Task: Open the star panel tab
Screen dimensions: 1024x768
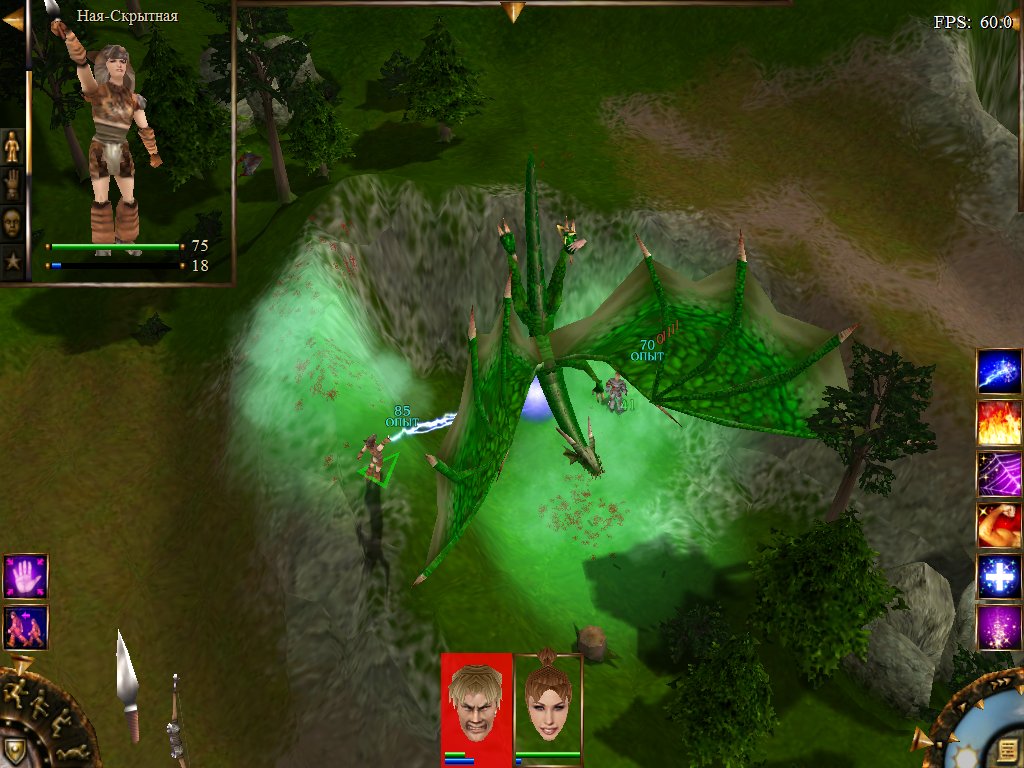Action: tap(12, 261)
